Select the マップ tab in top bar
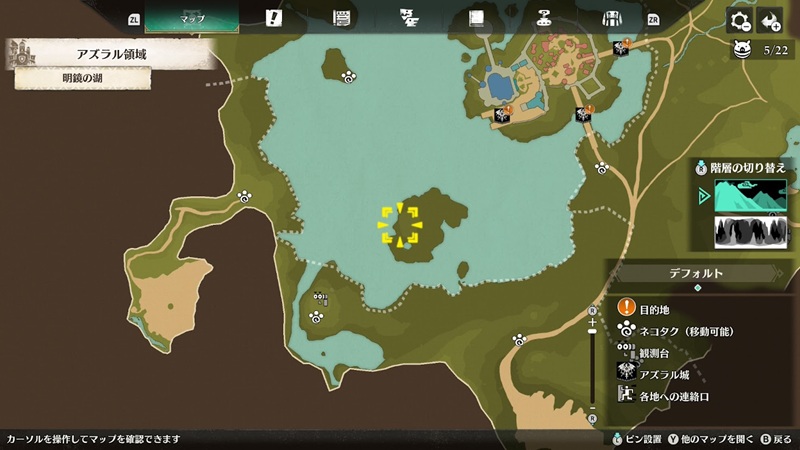 click(x=191, y=19)
